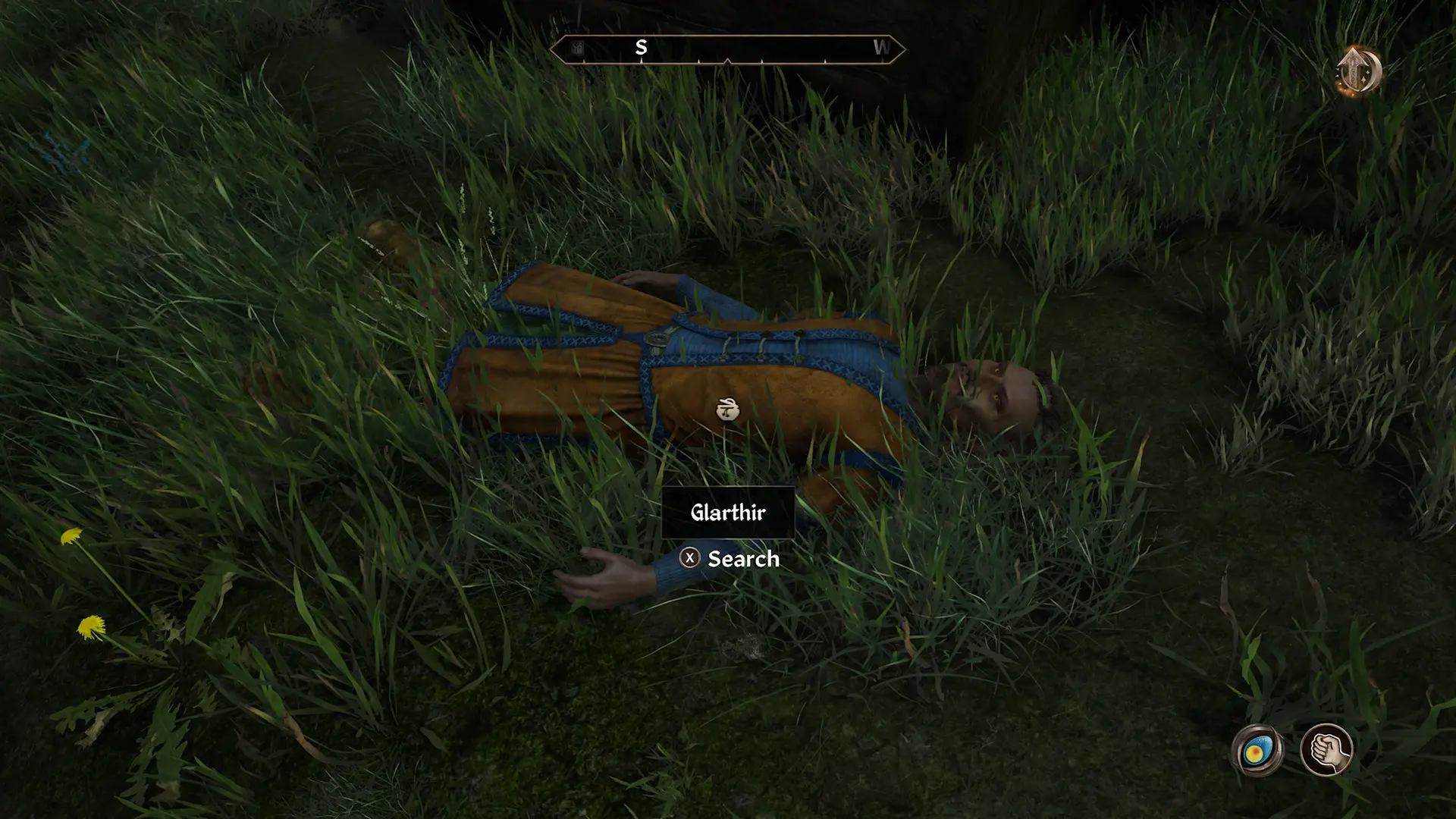The image size is (1456, 819).
Task: Select the faded location marker on the compass
Action: (x=578, y=49)
